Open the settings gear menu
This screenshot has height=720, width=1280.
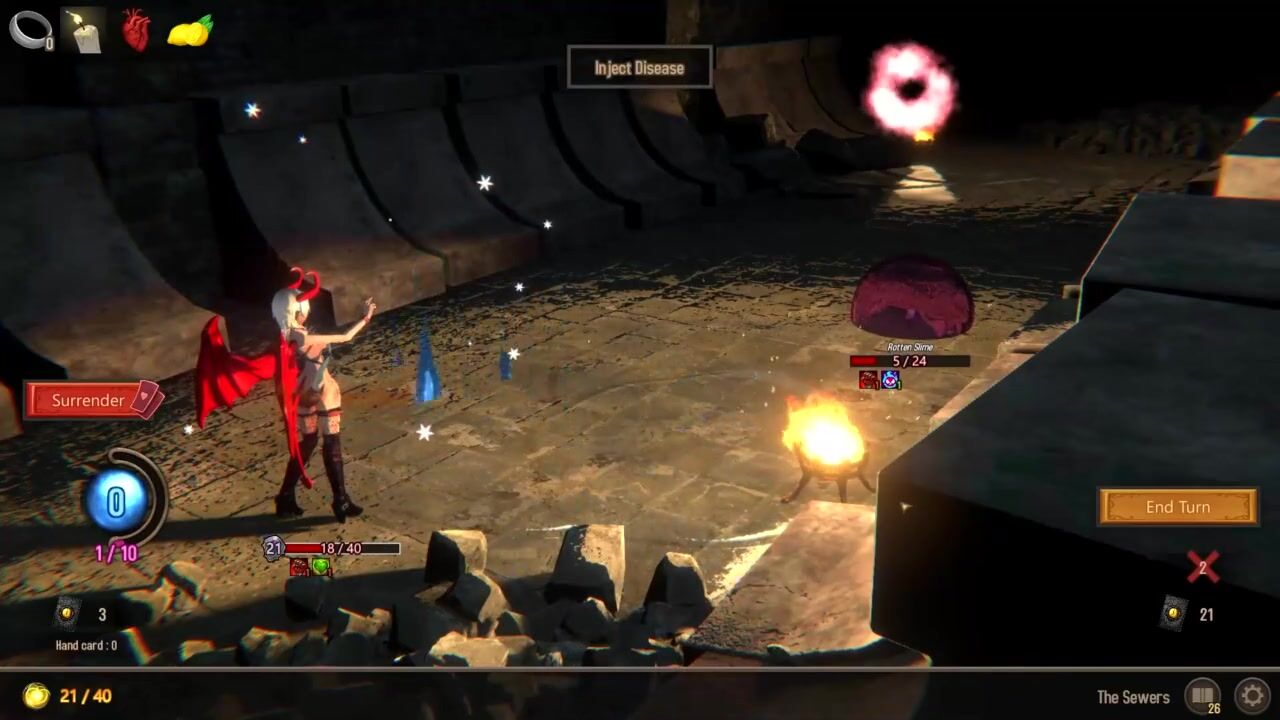(1251, 695)
